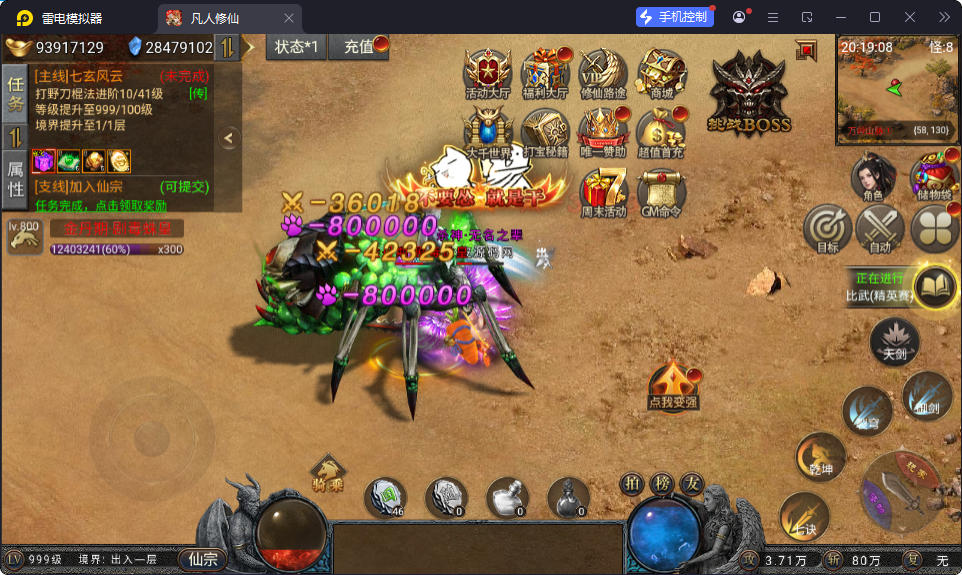The image size is (962, 575).
Task: Challenge the BOSS skull icon
Action: [x=750, y=93]
